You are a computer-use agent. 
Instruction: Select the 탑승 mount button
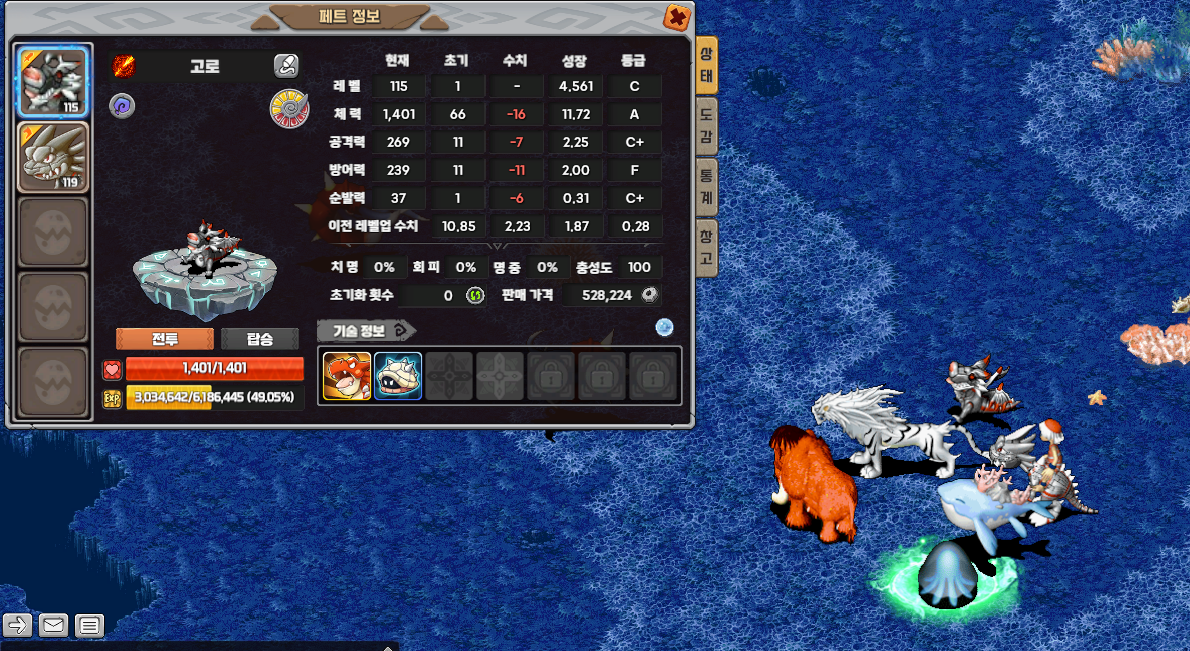(x=260, y=339)
